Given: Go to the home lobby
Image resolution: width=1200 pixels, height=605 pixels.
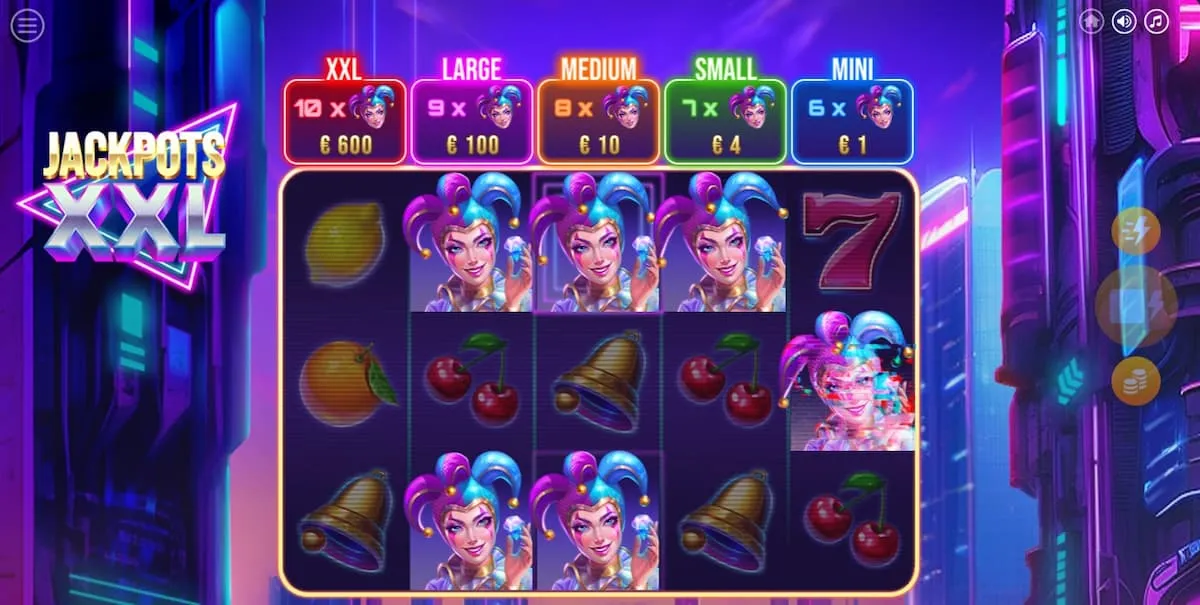Looking at the screenshot, I should [1091, 21].
